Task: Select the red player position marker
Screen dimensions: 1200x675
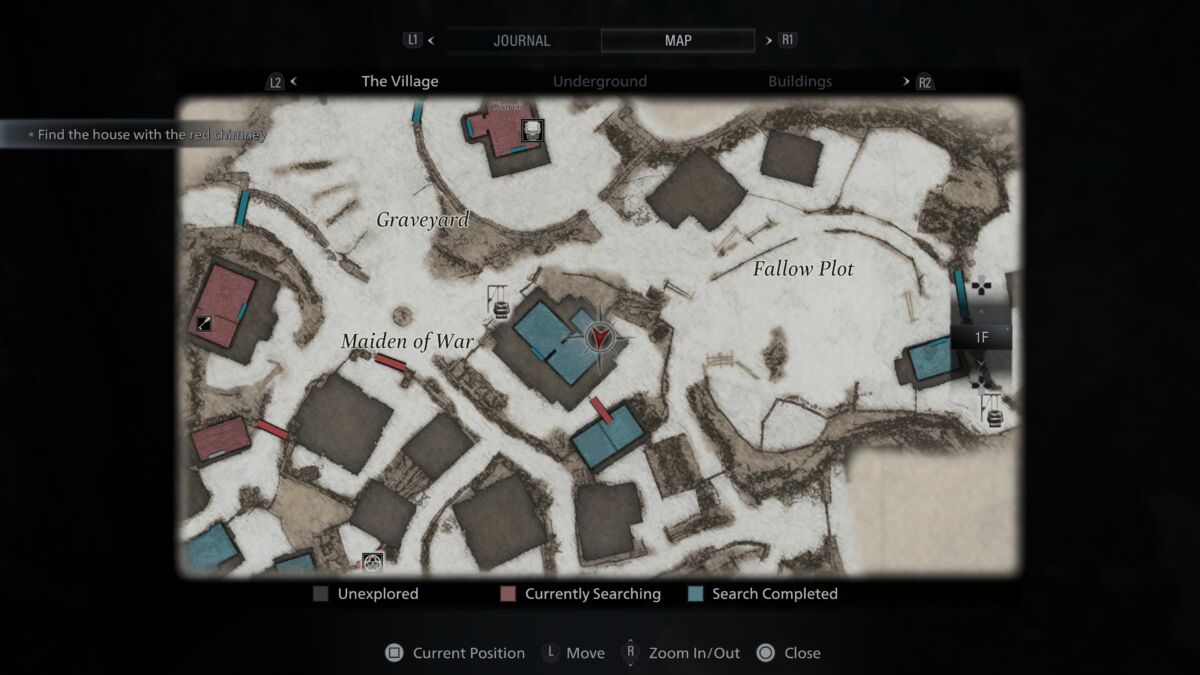Action: point(599,338)
